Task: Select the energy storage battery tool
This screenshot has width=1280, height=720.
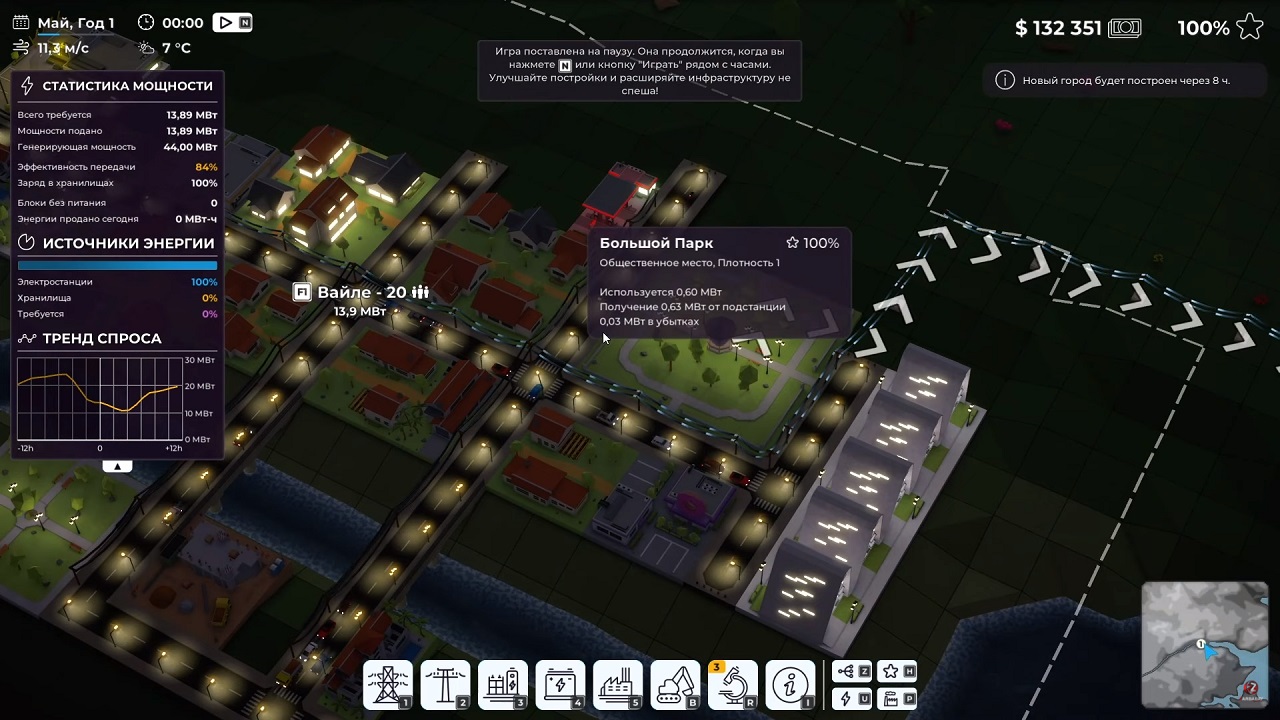Action: point(560,686)
